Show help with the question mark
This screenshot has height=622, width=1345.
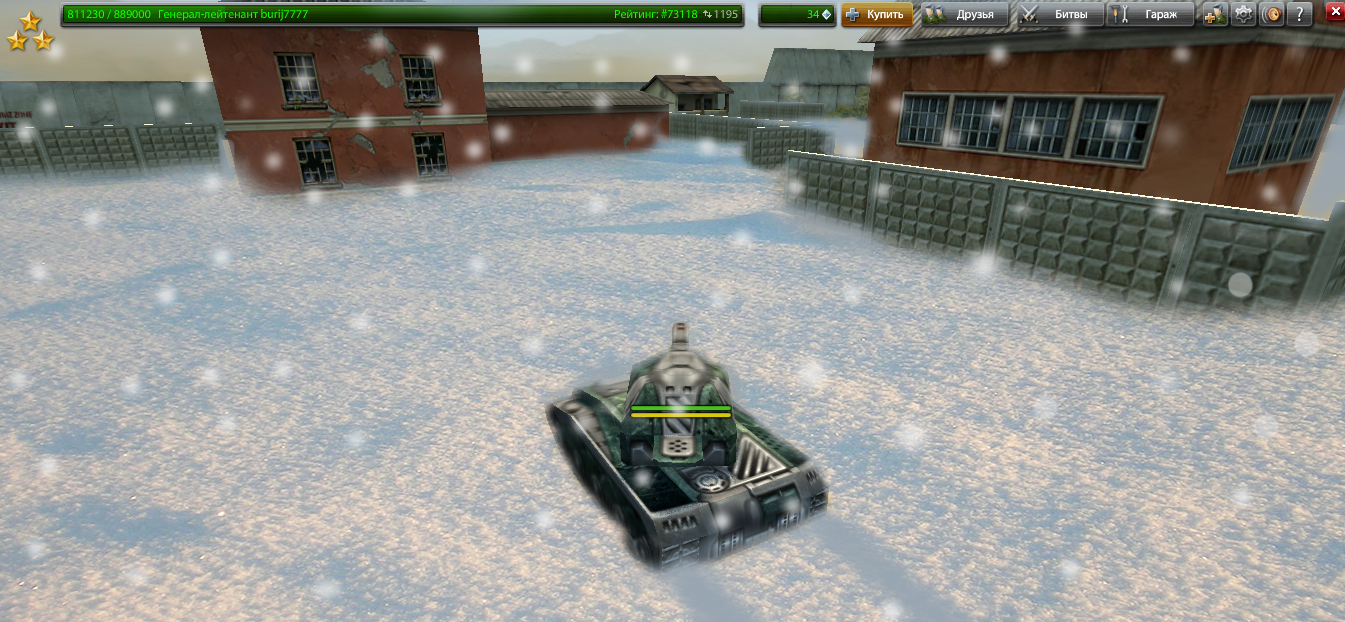point(1299,14)
